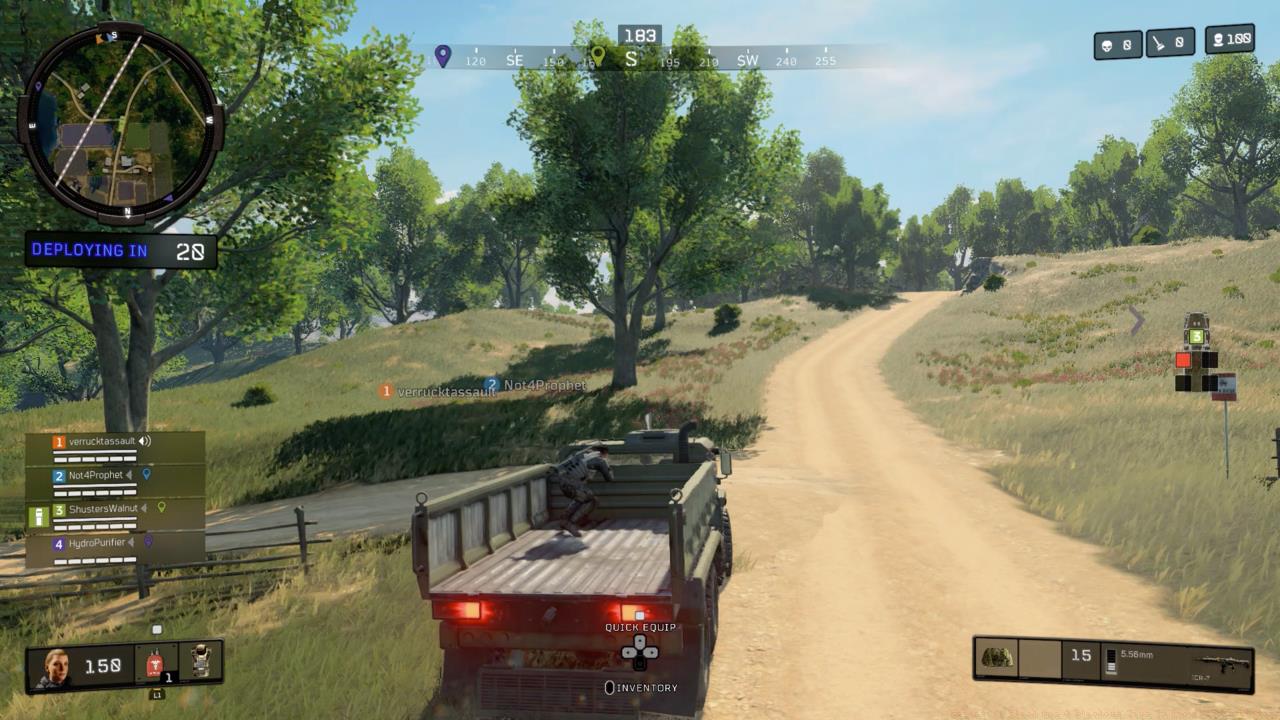Viewport: 1280px width, 720px height.
Task: Click the skull kill counter icon
Action: tap(1107, 42)
